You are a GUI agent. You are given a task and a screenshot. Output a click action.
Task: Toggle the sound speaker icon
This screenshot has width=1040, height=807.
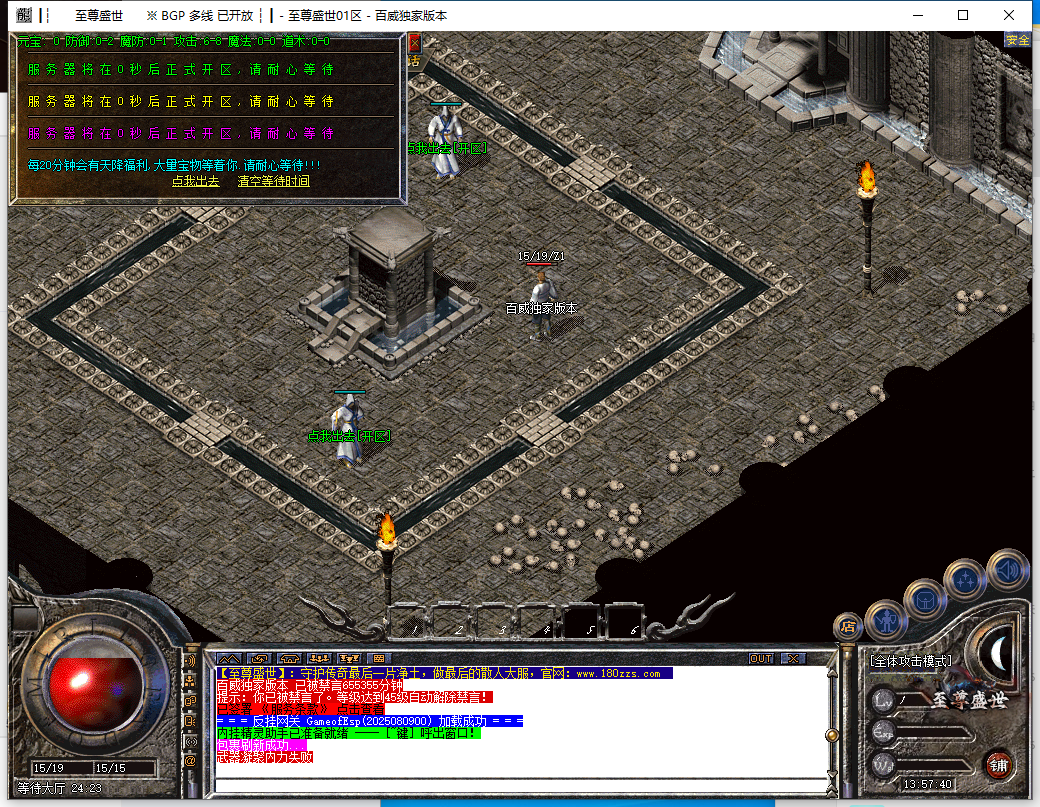tap(1007, 570)
